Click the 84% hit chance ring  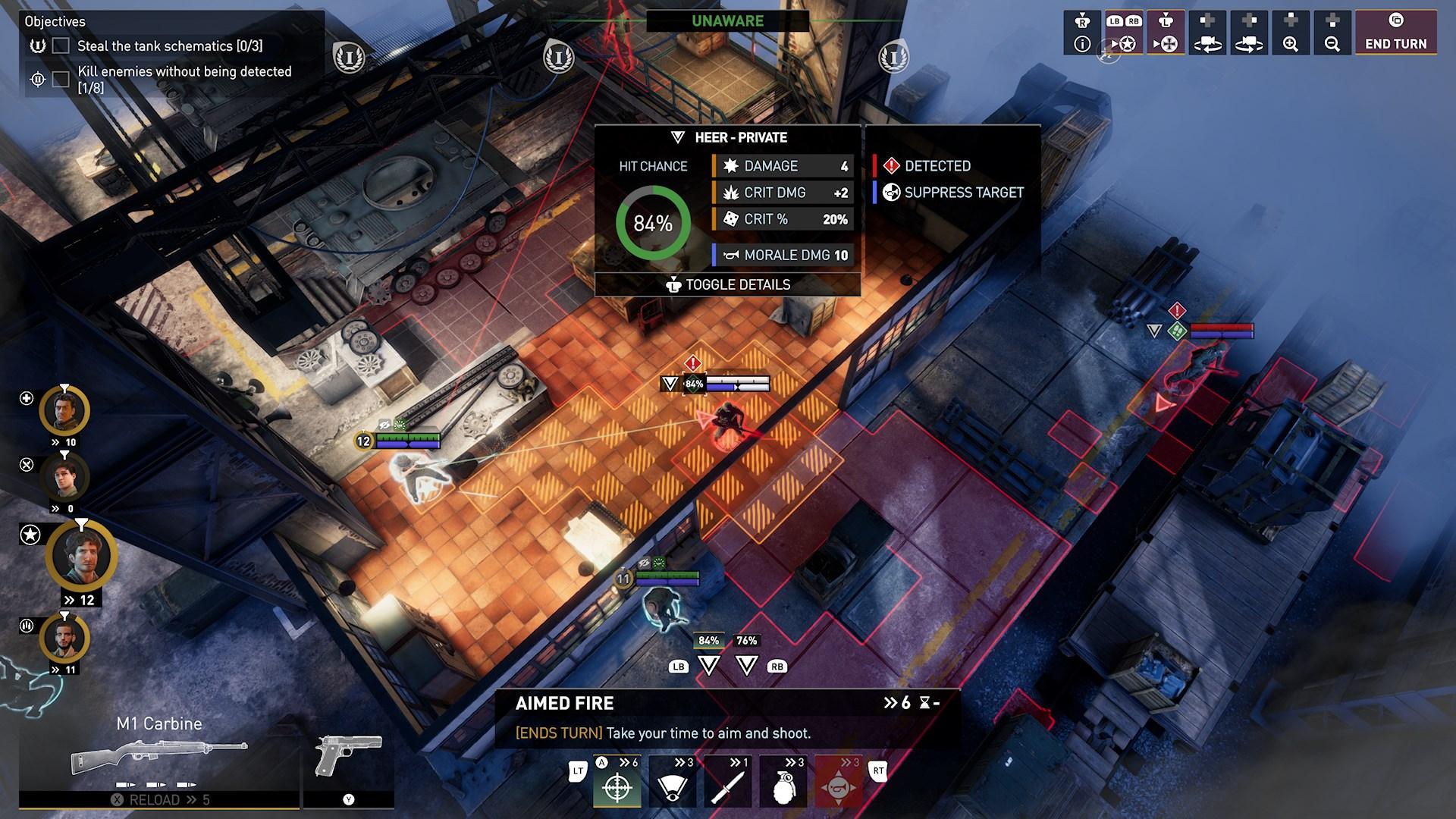pos(655,224)
